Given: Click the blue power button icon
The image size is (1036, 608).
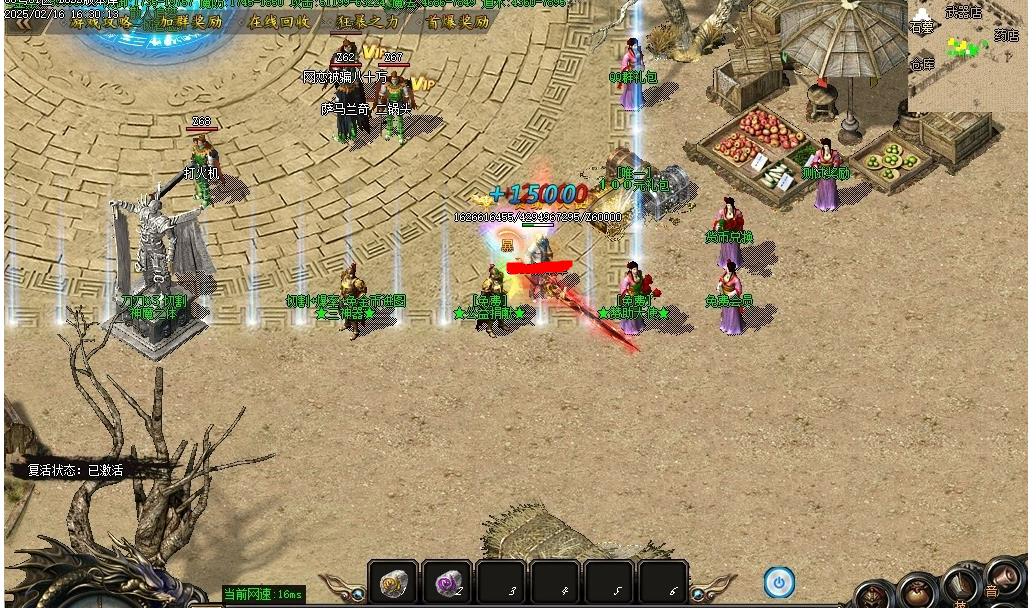Looking at the screenshot, I should (779, 582).
